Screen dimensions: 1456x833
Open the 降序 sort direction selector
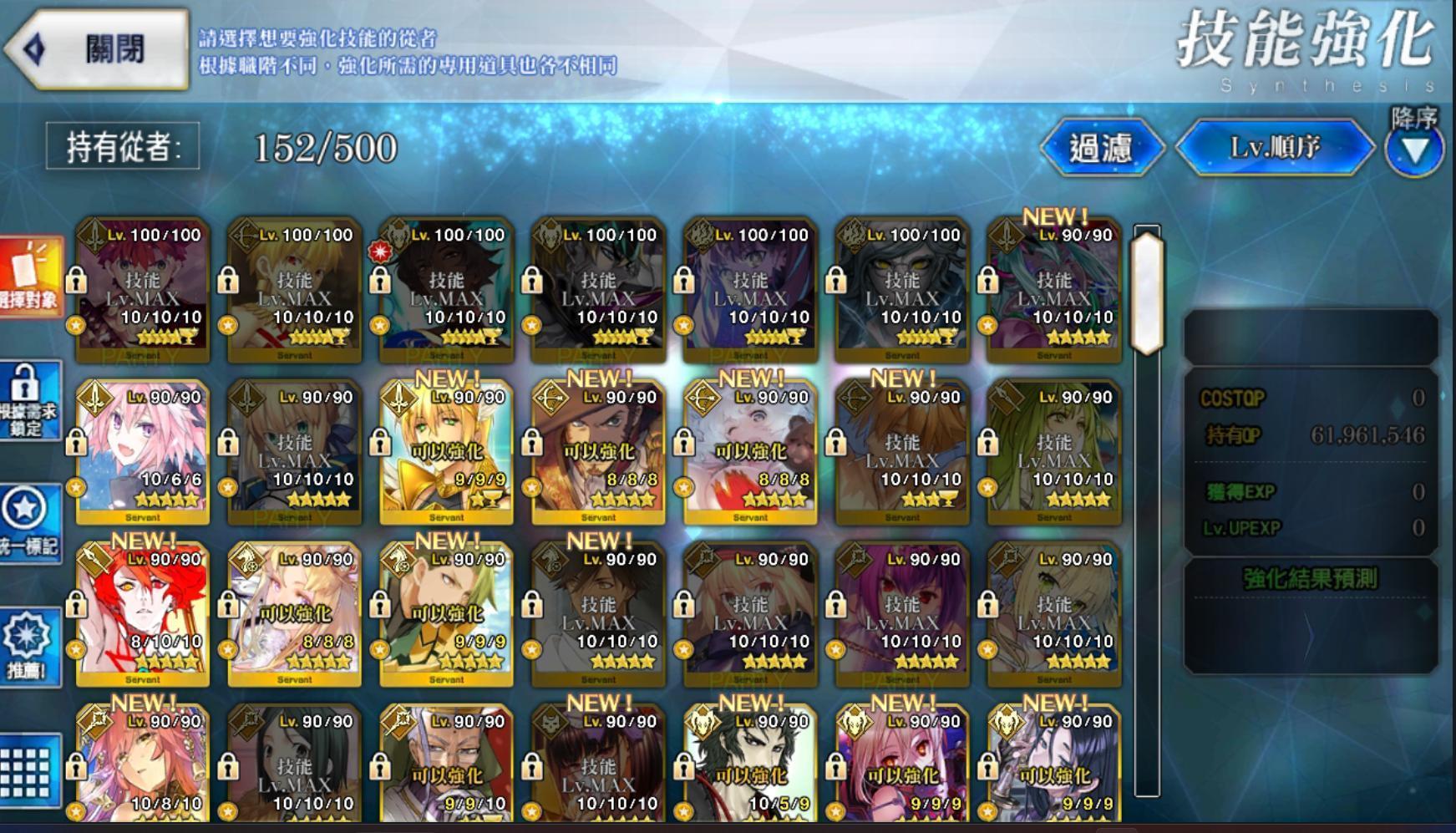(x=1415, y=149)
